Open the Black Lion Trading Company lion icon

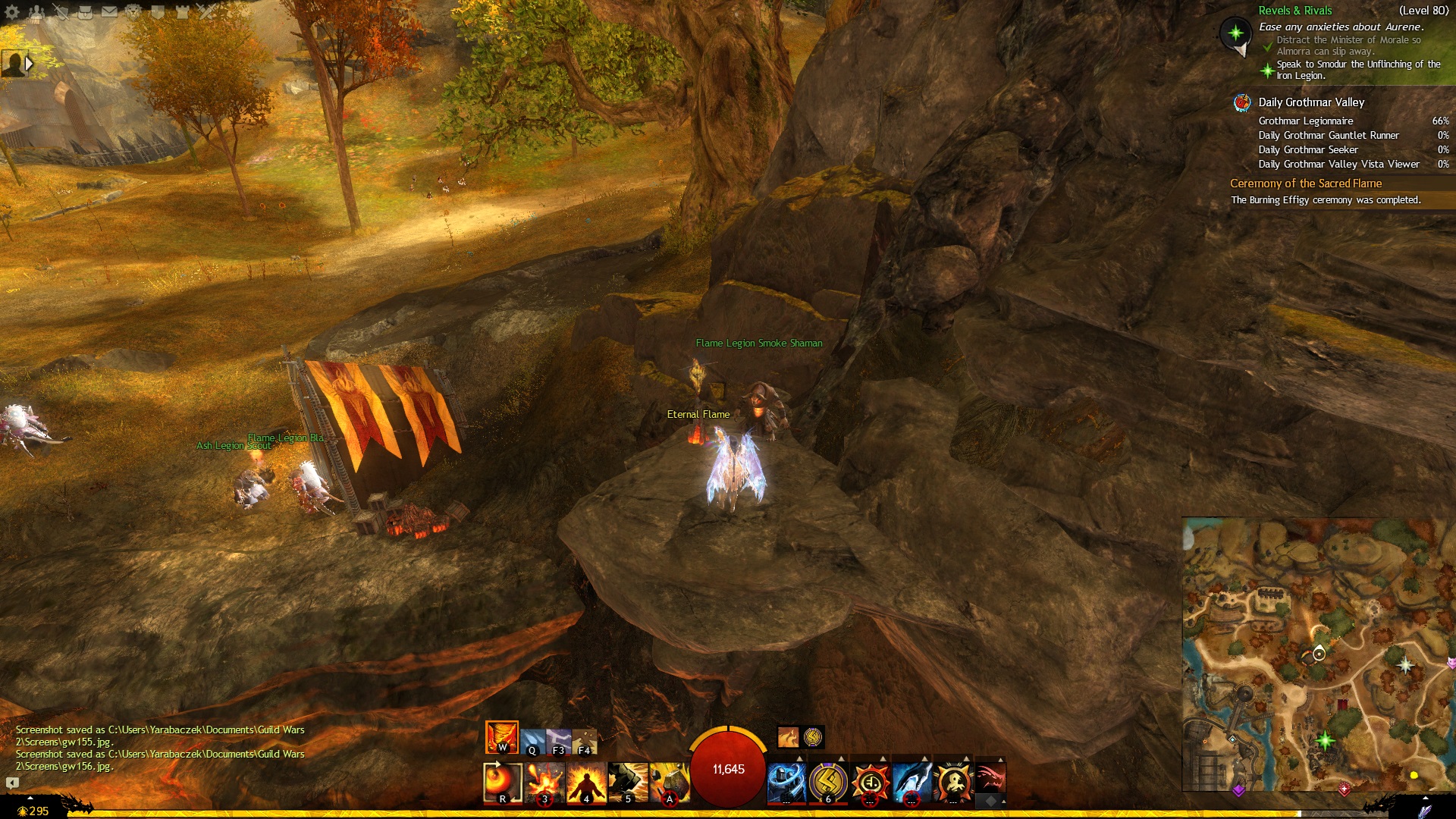133,11
